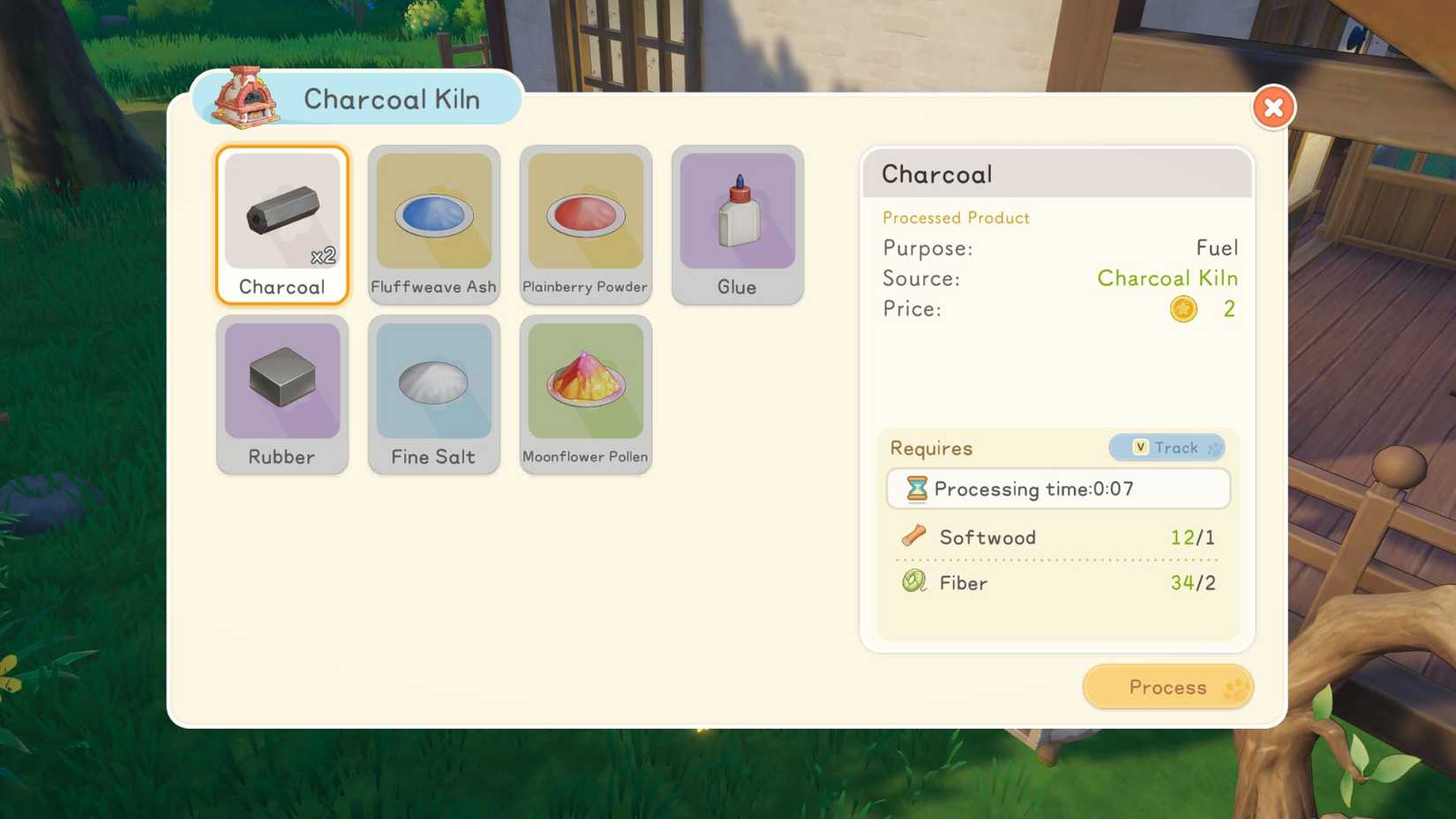Image resolution: width=1456 pixels, height=819 pixels.
Task: Close the Charcoal Kiln window
Action: click(1273, 107)
